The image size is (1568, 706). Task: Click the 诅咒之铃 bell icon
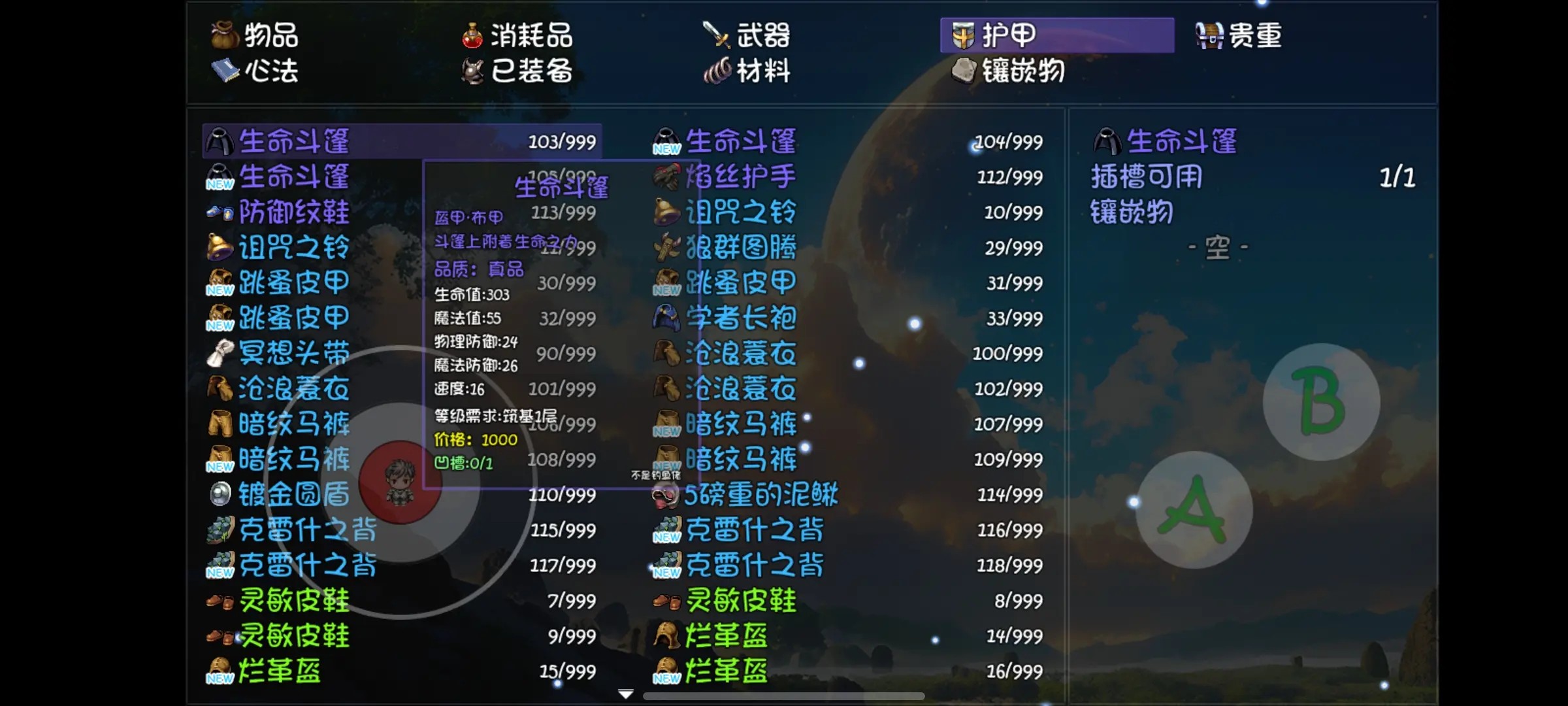click(221, 247)
